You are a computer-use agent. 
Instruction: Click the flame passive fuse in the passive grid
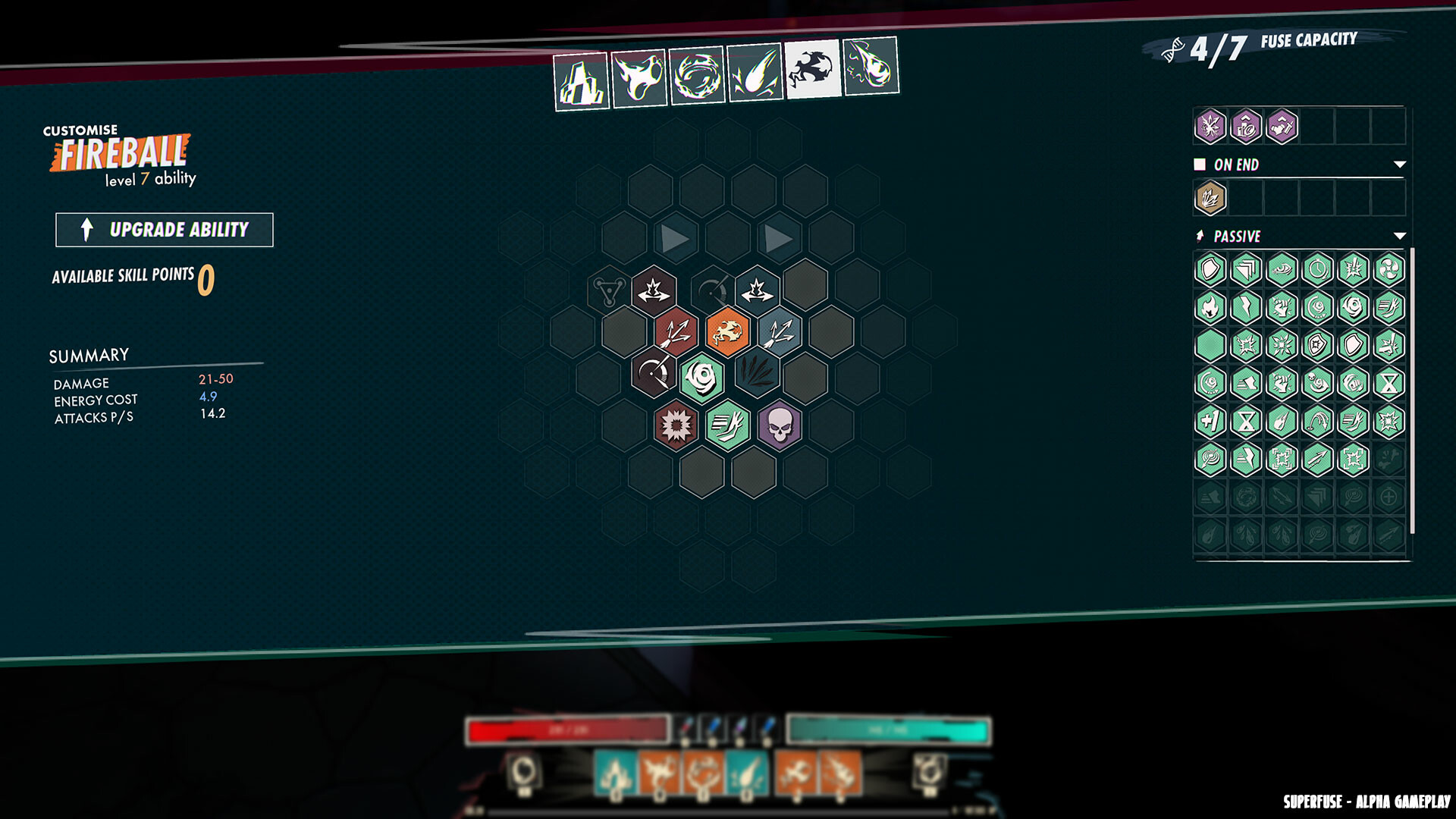(1210, 306)
